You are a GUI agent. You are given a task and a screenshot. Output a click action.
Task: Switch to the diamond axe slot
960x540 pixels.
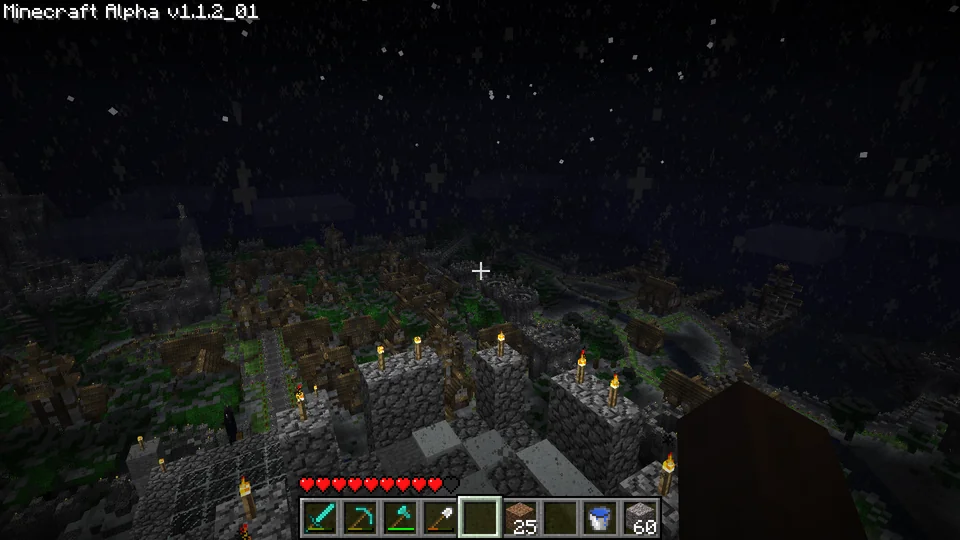(x=400, y=517)
